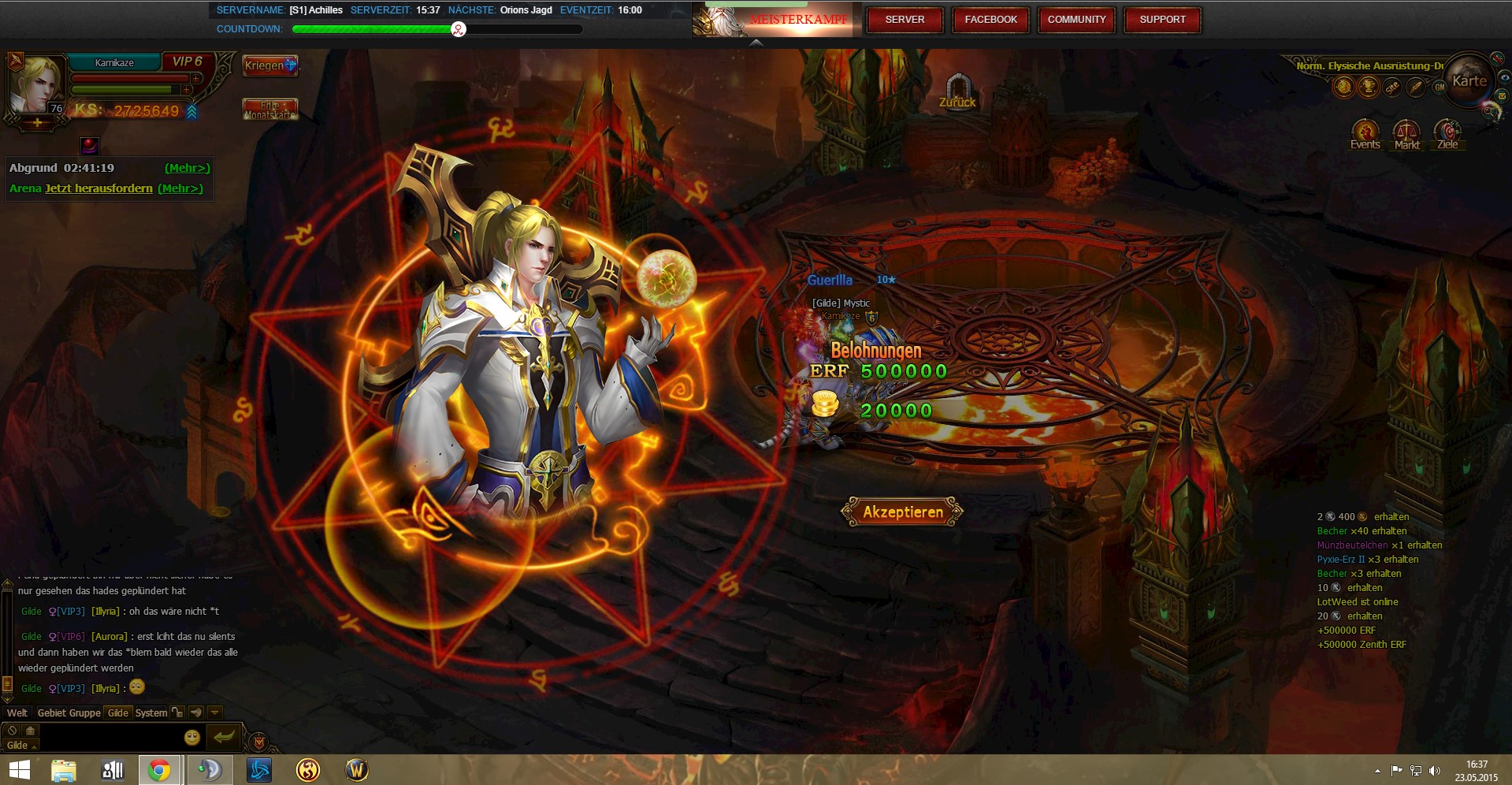Send chat message with green arrow
The width and height of the screenshot is (1512, 785).
tap(224, 737)
